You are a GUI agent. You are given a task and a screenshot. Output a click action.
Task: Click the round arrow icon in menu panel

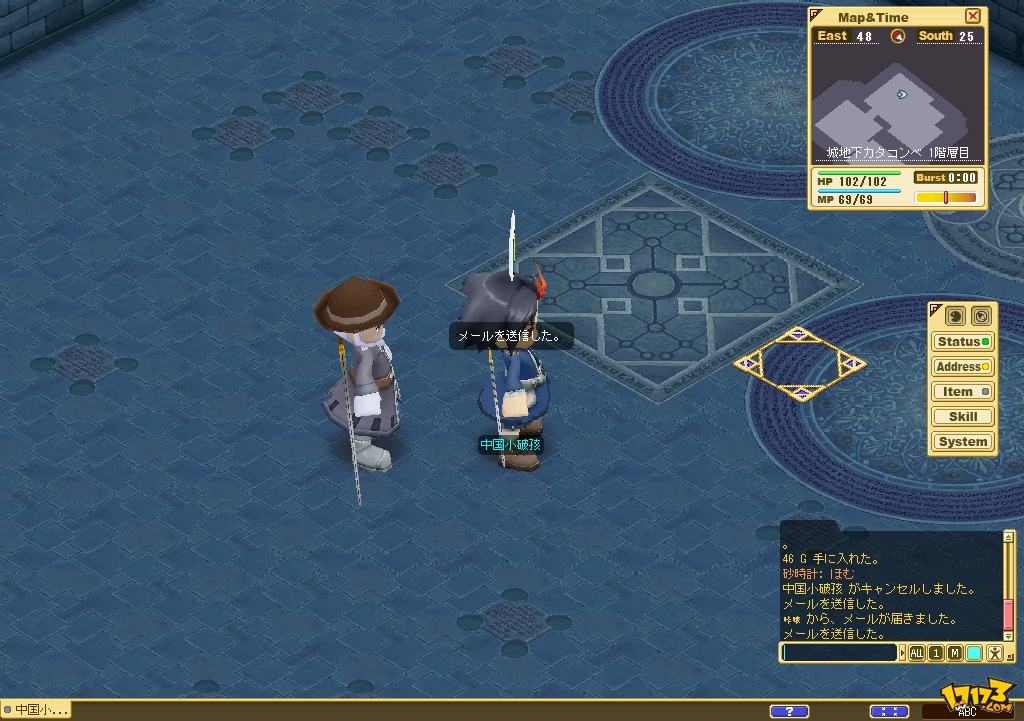(x=980, y=315)
